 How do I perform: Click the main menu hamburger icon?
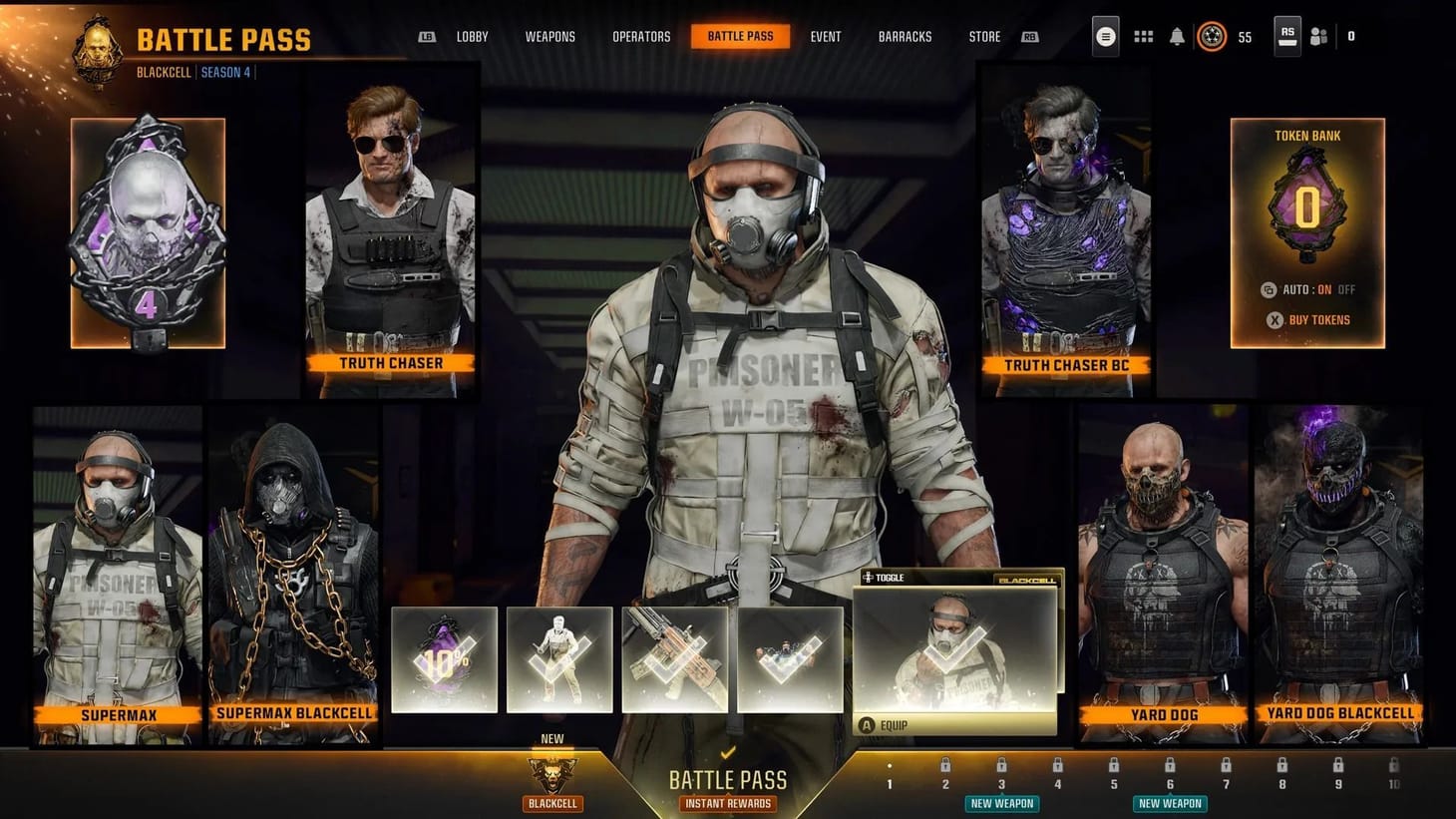pyautogui.click(x=1105, y=35)
